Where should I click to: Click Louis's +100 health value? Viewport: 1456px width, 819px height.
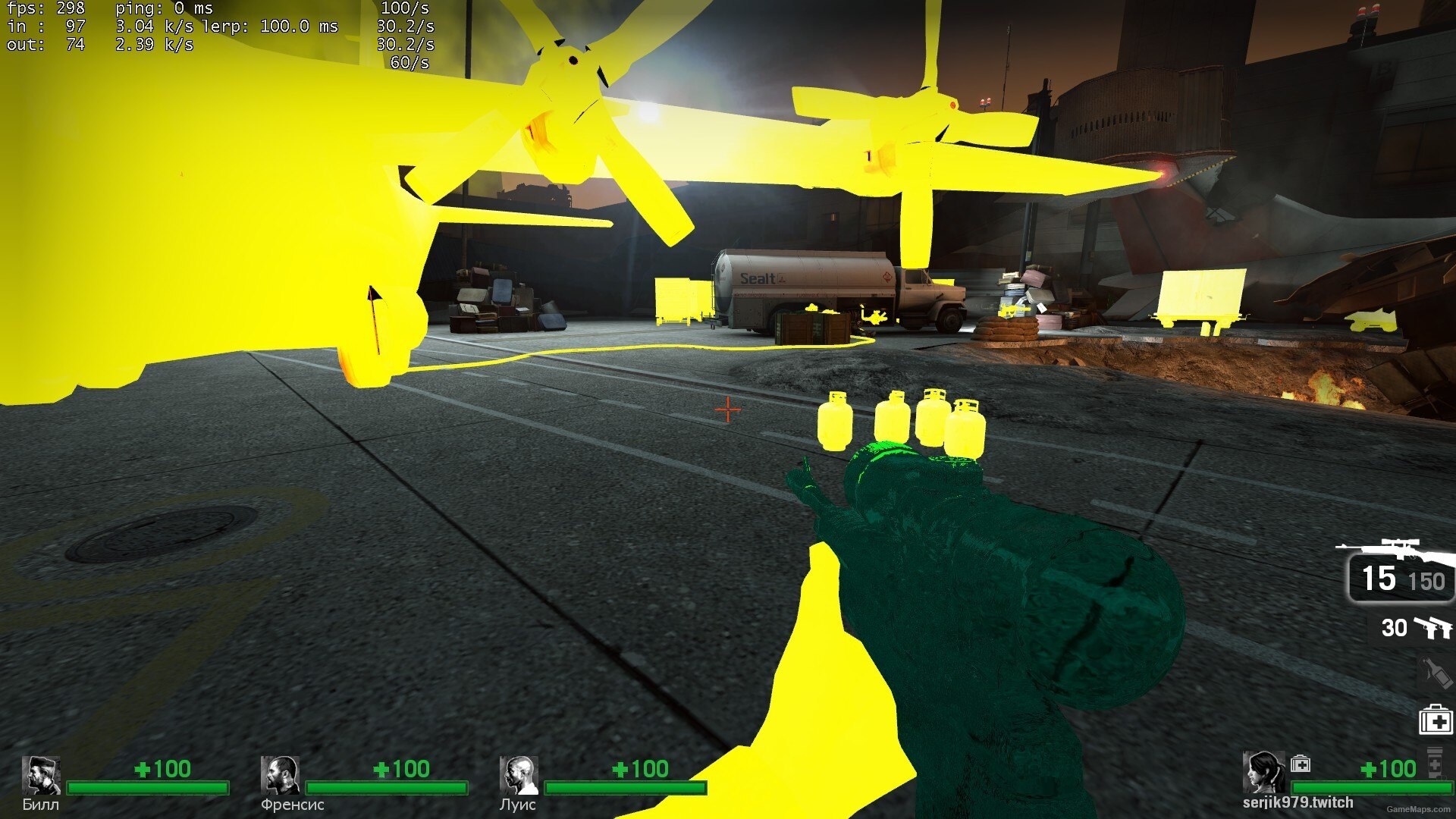pos(639,769)
